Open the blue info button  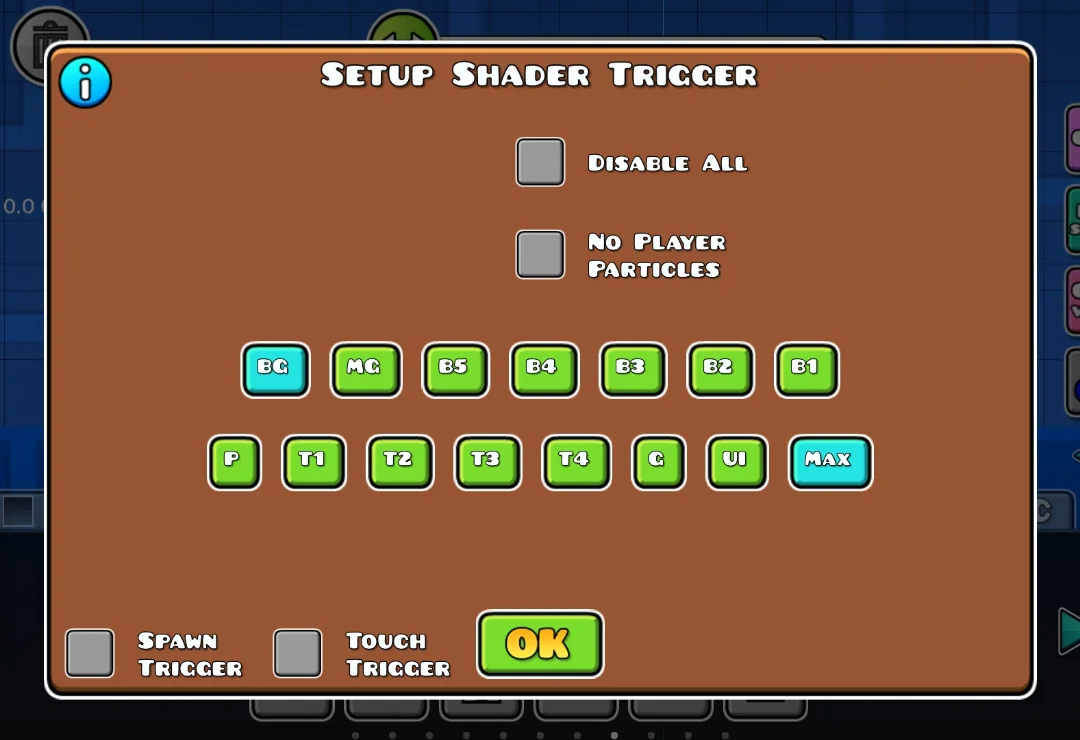(85, 83)
